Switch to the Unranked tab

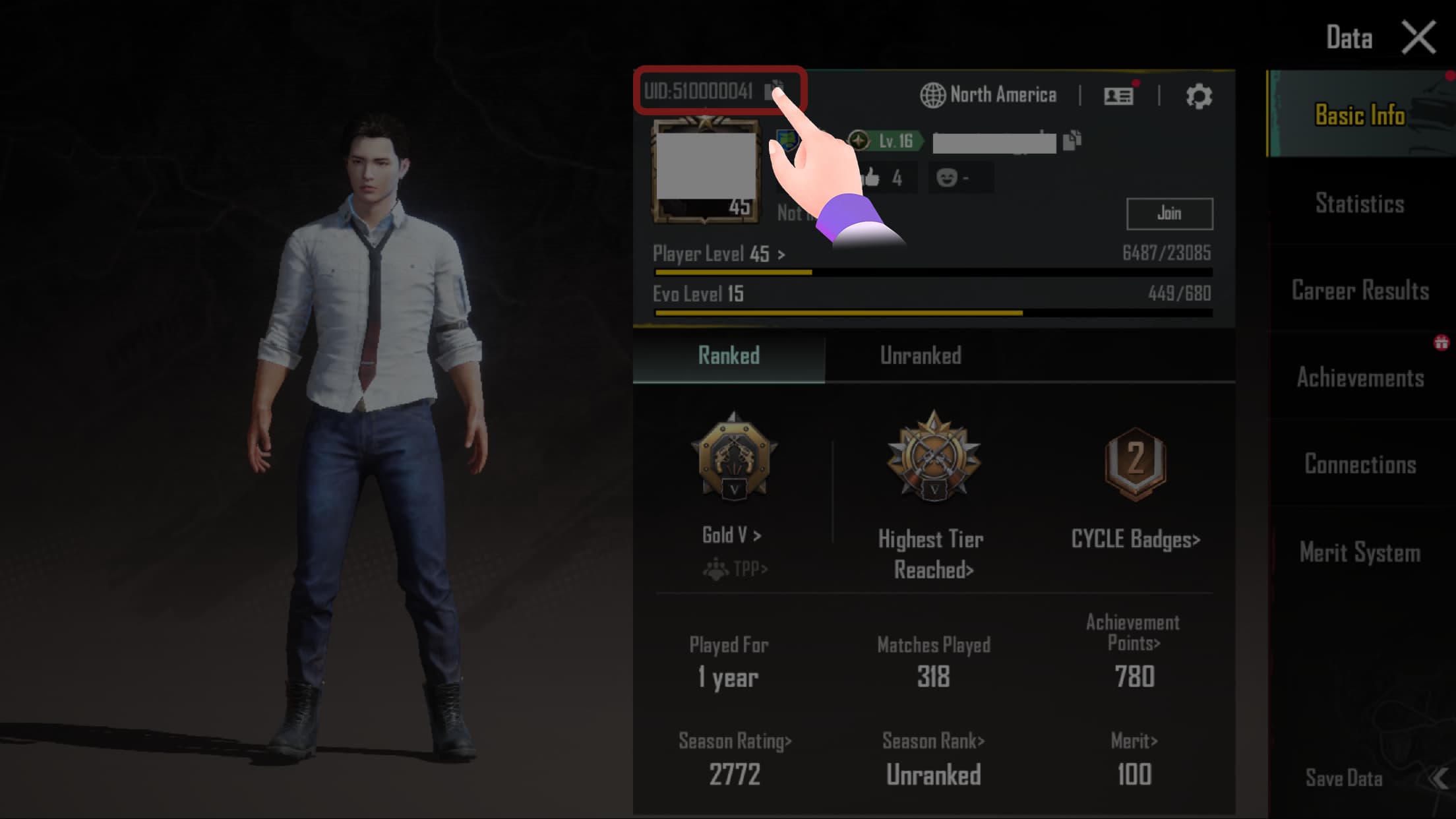921,356
